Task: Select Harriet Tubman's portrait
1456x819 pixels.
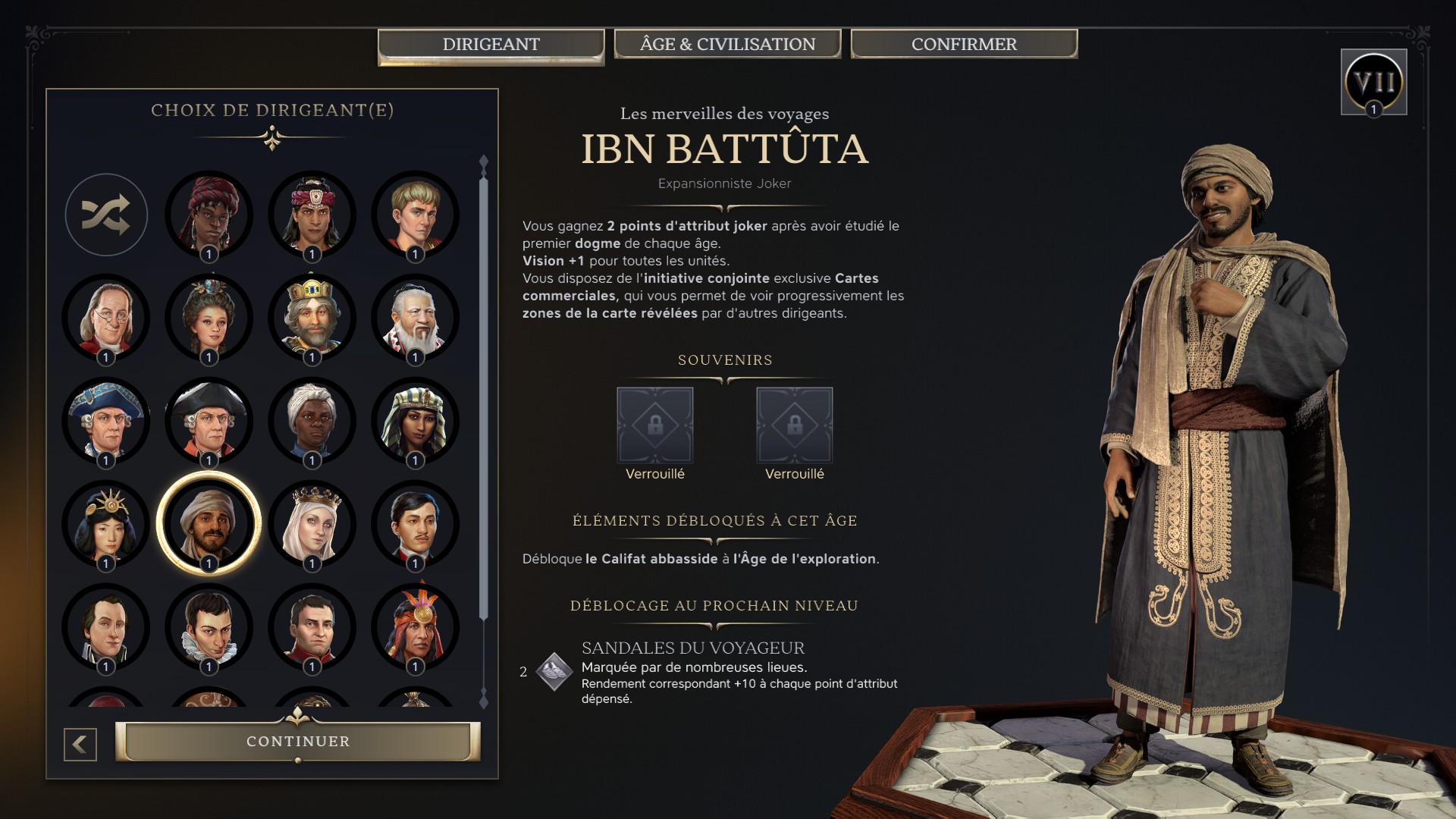Action: 312,421
